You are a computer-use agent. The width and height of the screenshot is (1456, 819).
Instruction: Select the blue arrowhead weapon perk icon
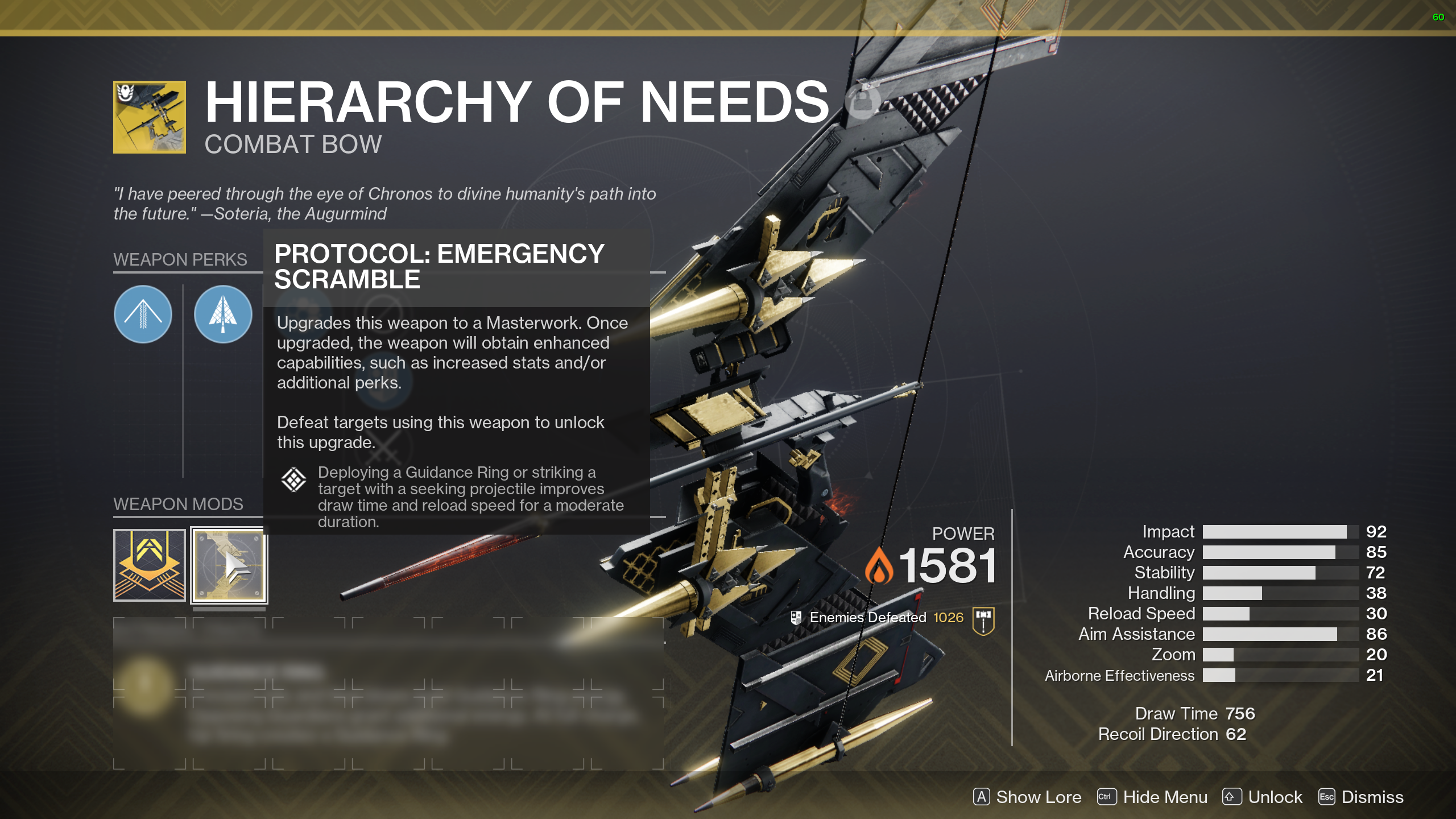(222, 315)
